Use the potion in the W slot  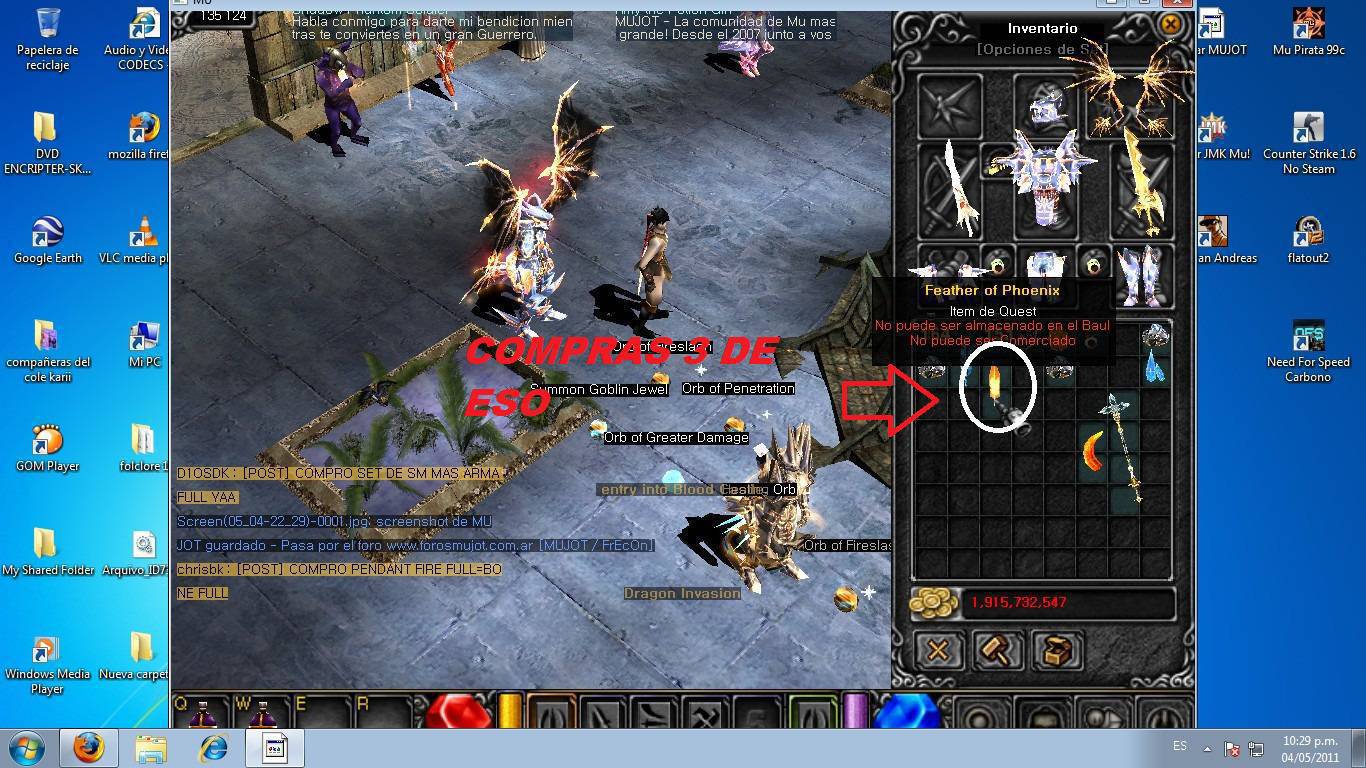coord(263,713)
